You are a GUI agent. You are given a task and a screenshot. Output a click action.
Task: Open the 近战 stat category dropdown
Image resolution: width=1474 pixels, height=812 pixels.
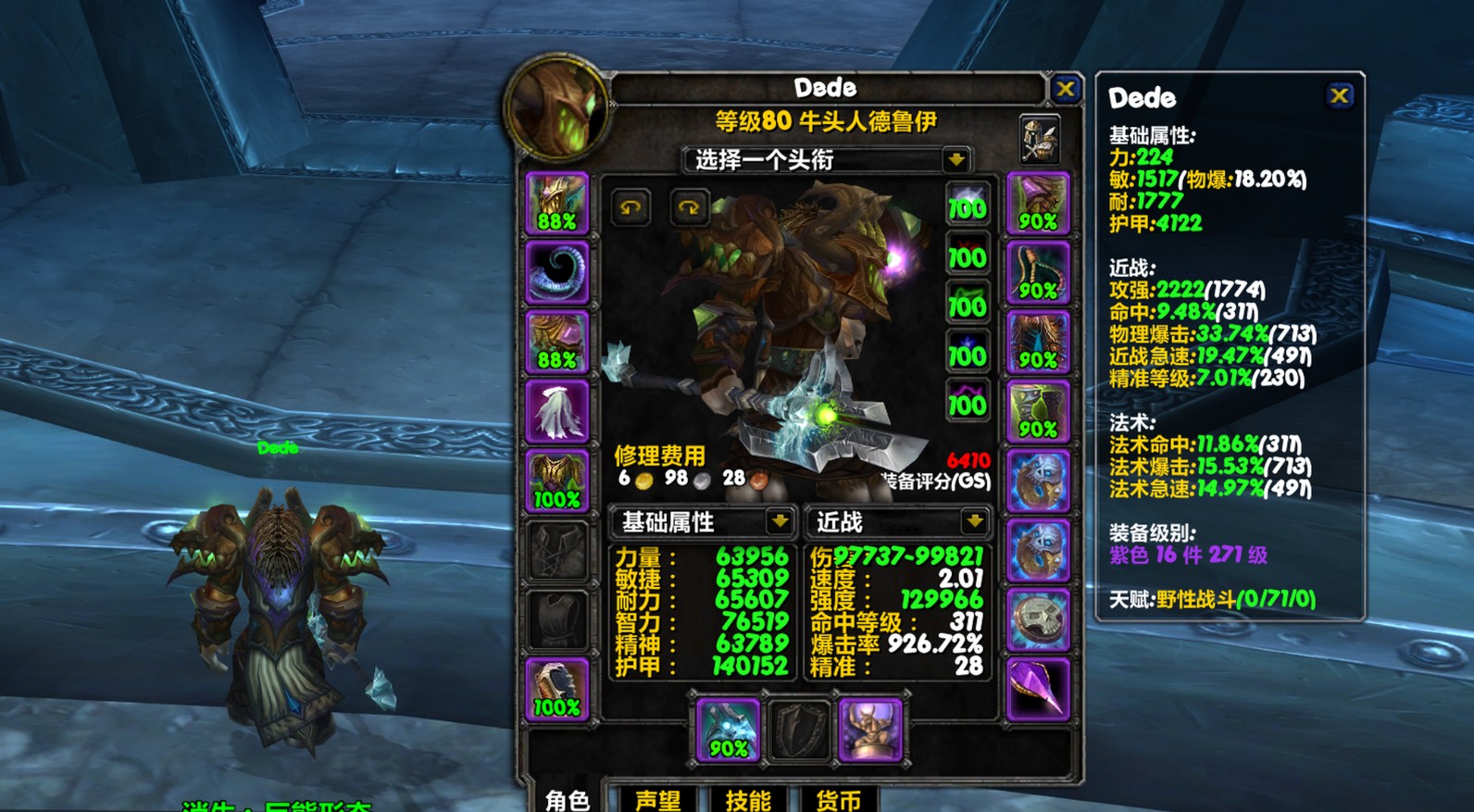pos(975,522)
